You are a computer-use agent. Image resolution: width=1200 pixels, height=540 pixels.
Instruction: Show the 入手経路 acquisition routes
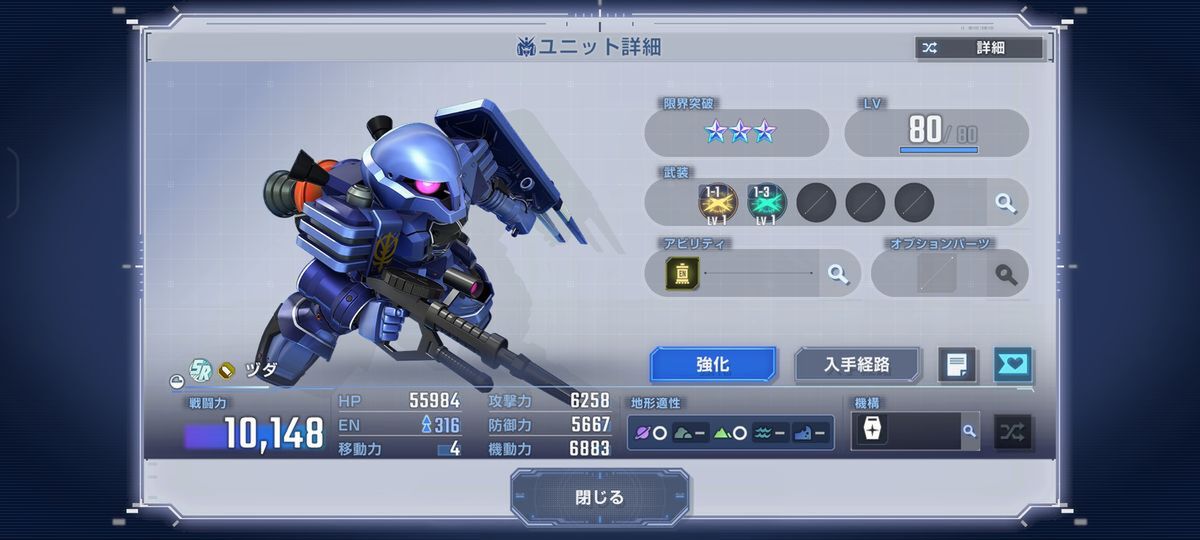coord(857,365)
